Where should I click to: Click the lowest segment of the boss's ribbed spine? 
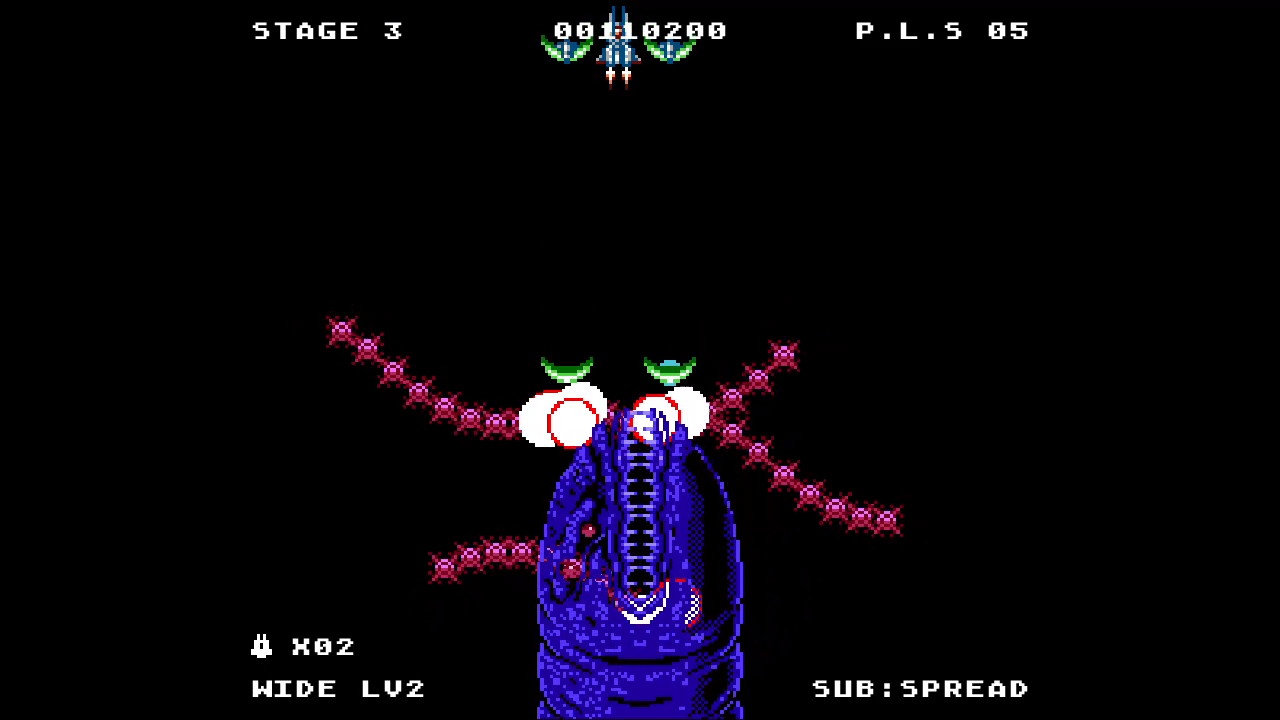coord(640,580)
